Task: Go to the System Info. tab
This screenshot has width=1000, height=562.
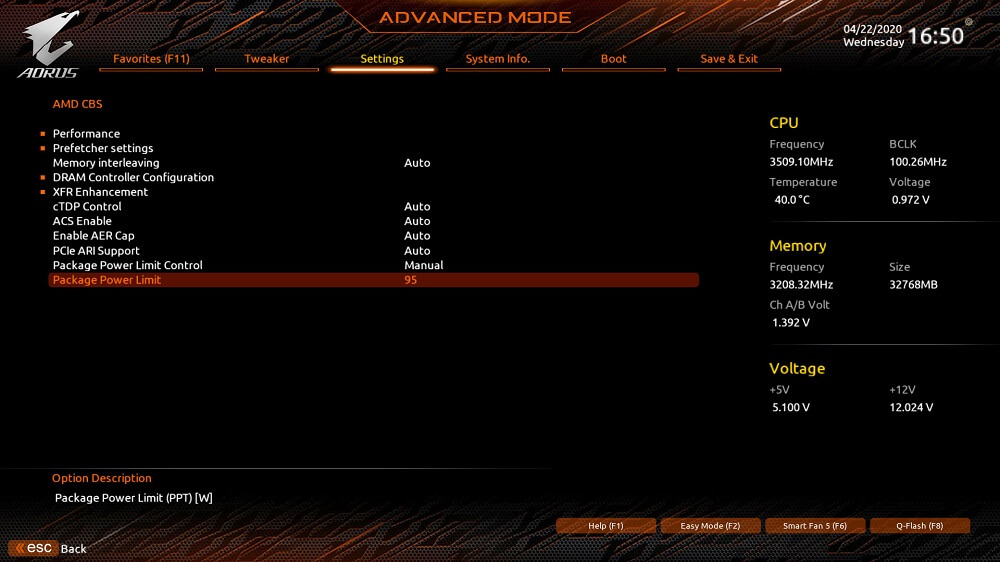Action: 498,59
